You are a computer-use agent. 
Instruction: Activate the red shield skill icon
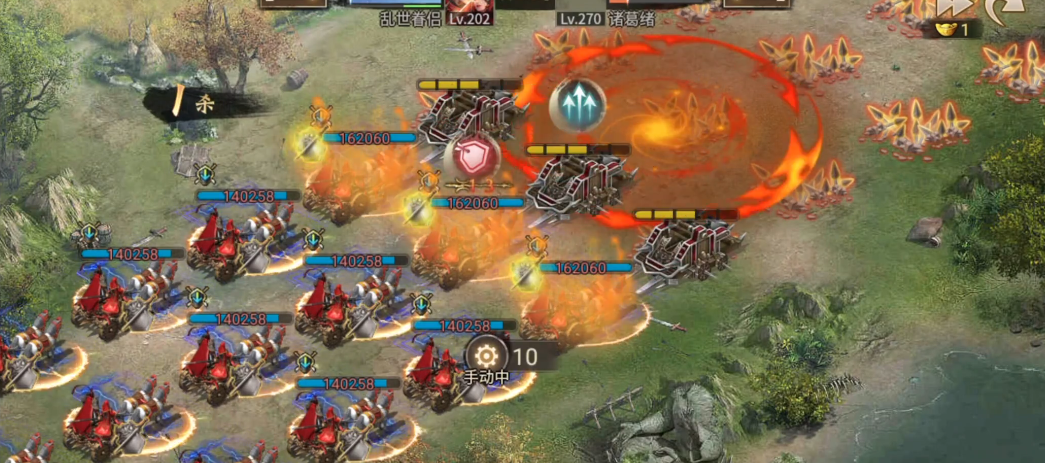470,157
